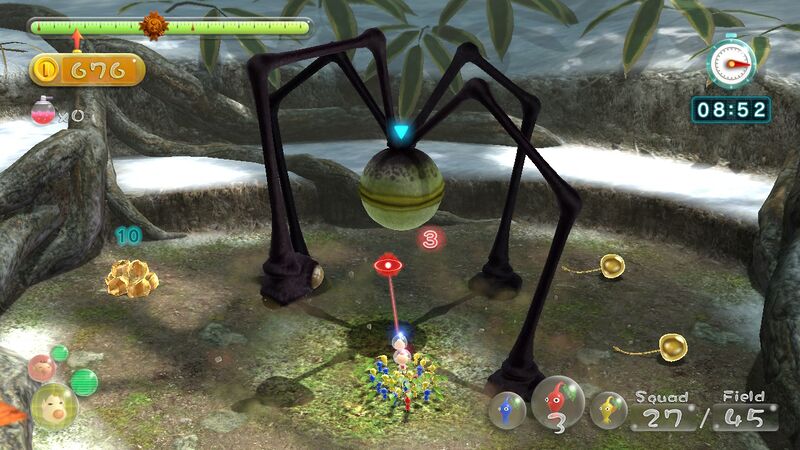
Task: Switch to the captain in the pink bubble
Action: coord(41,368)
